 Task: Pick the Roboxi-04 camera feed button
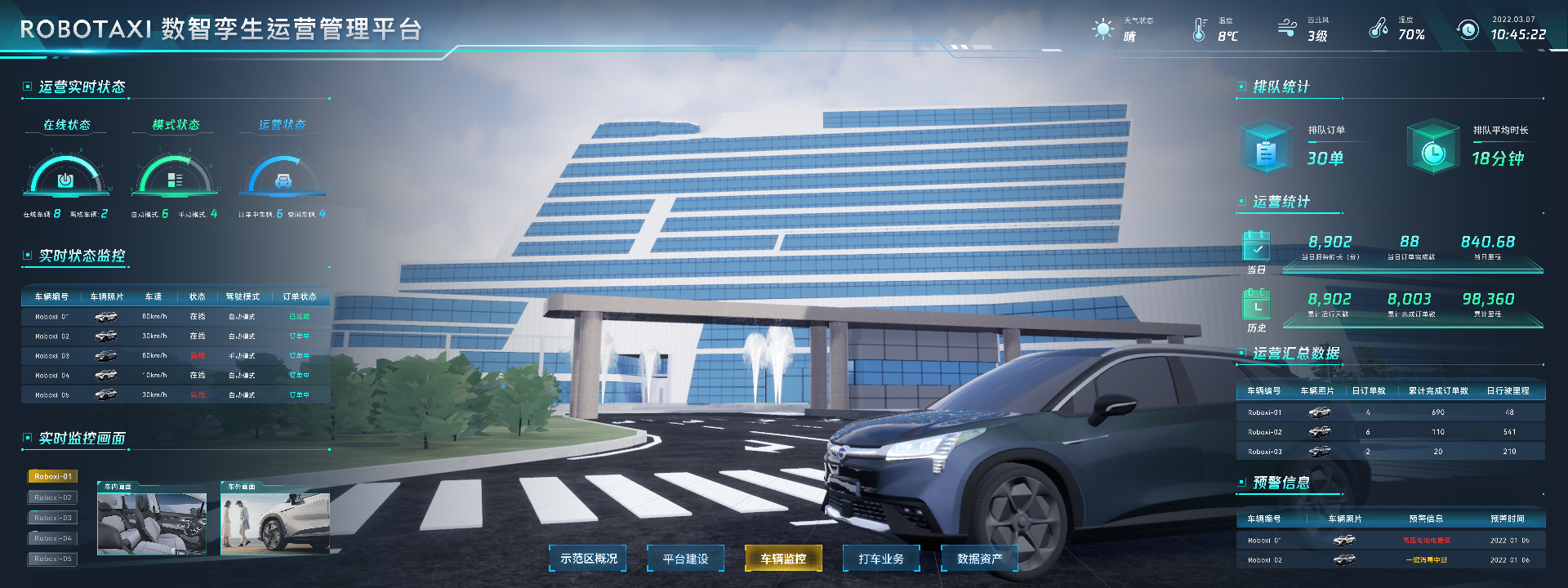click(x=53, y=538)
